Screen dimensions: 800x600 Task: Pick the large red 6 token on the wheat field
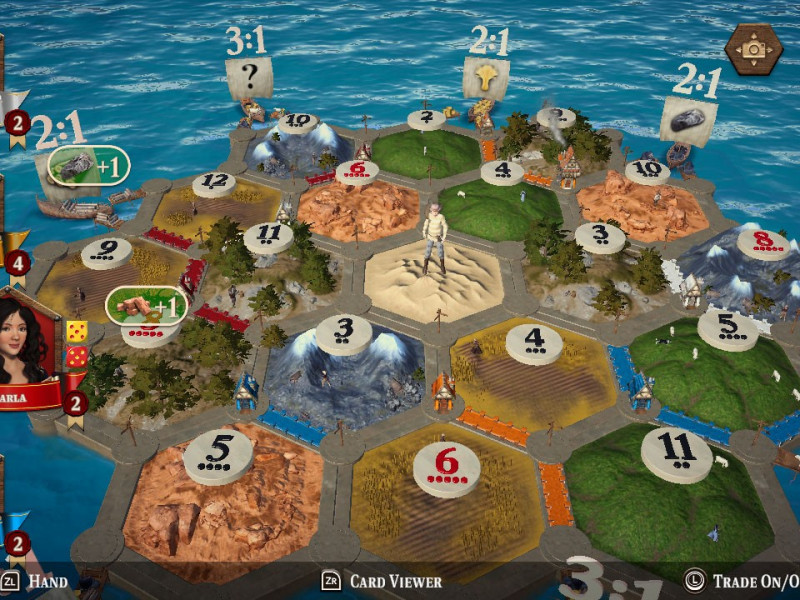tap(446, 466)
